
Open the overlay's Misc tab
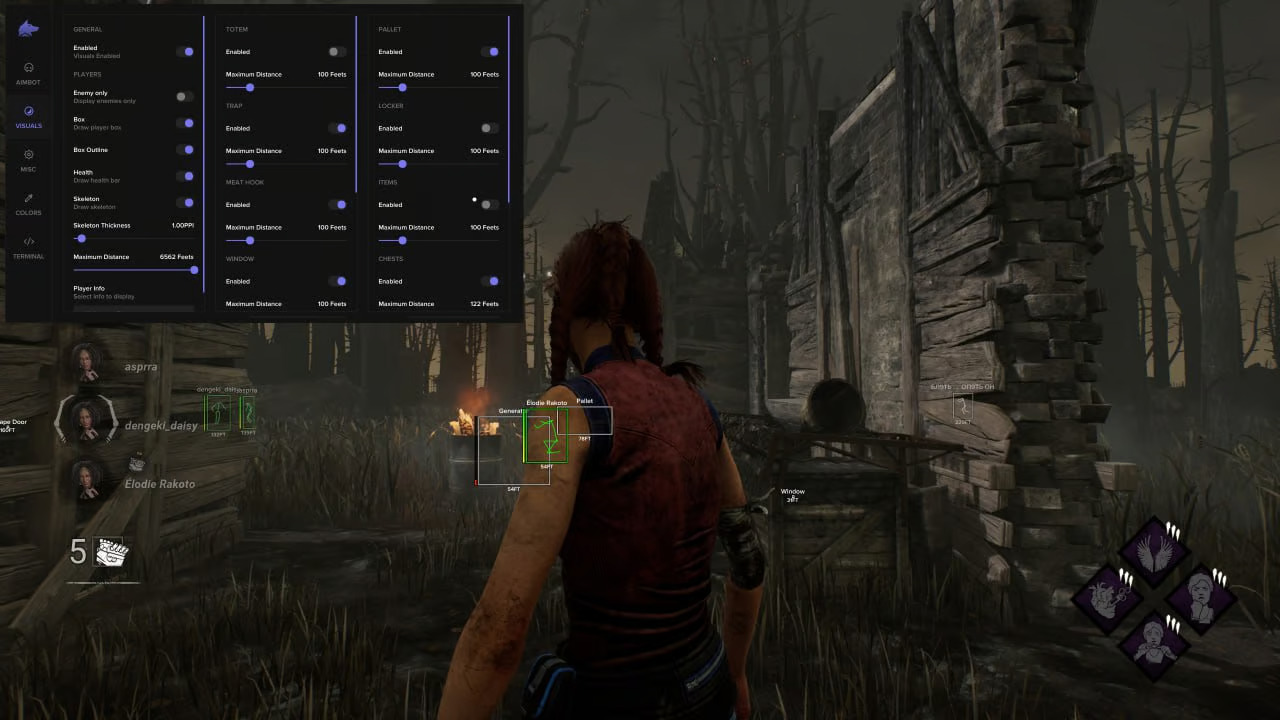pyautogui.click(x=28, y=160)
